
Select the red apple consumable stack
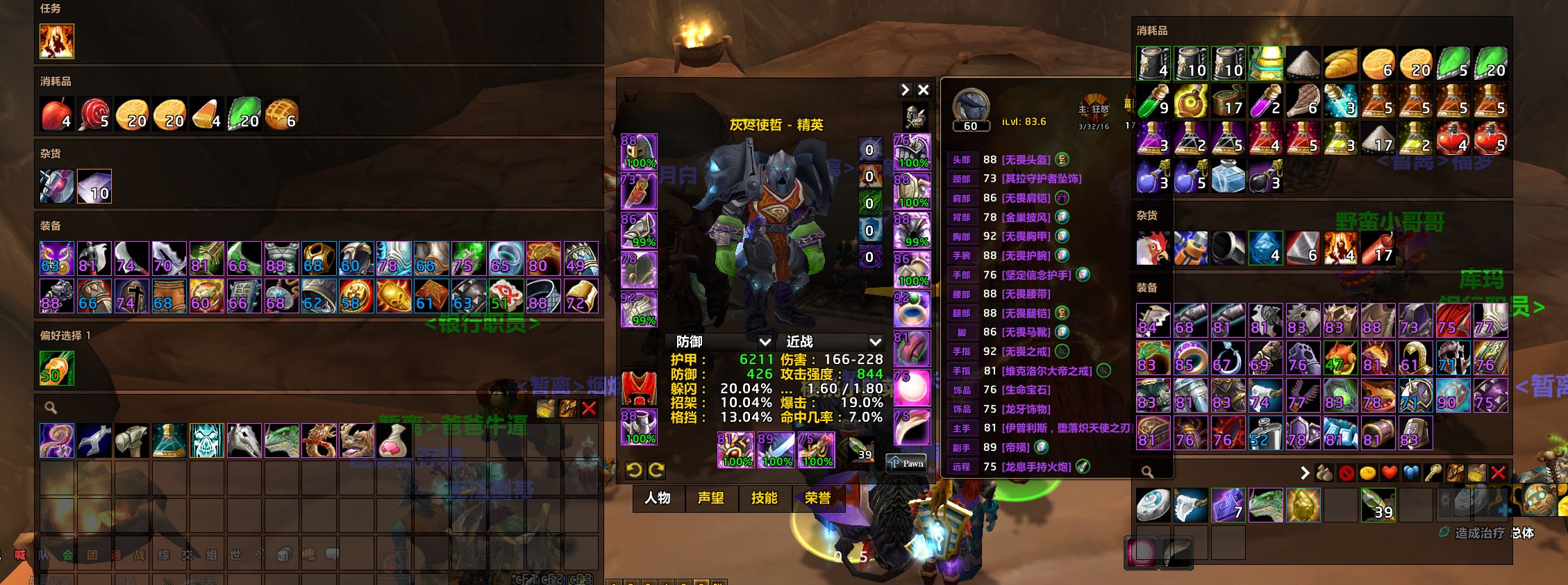(56, 113)
